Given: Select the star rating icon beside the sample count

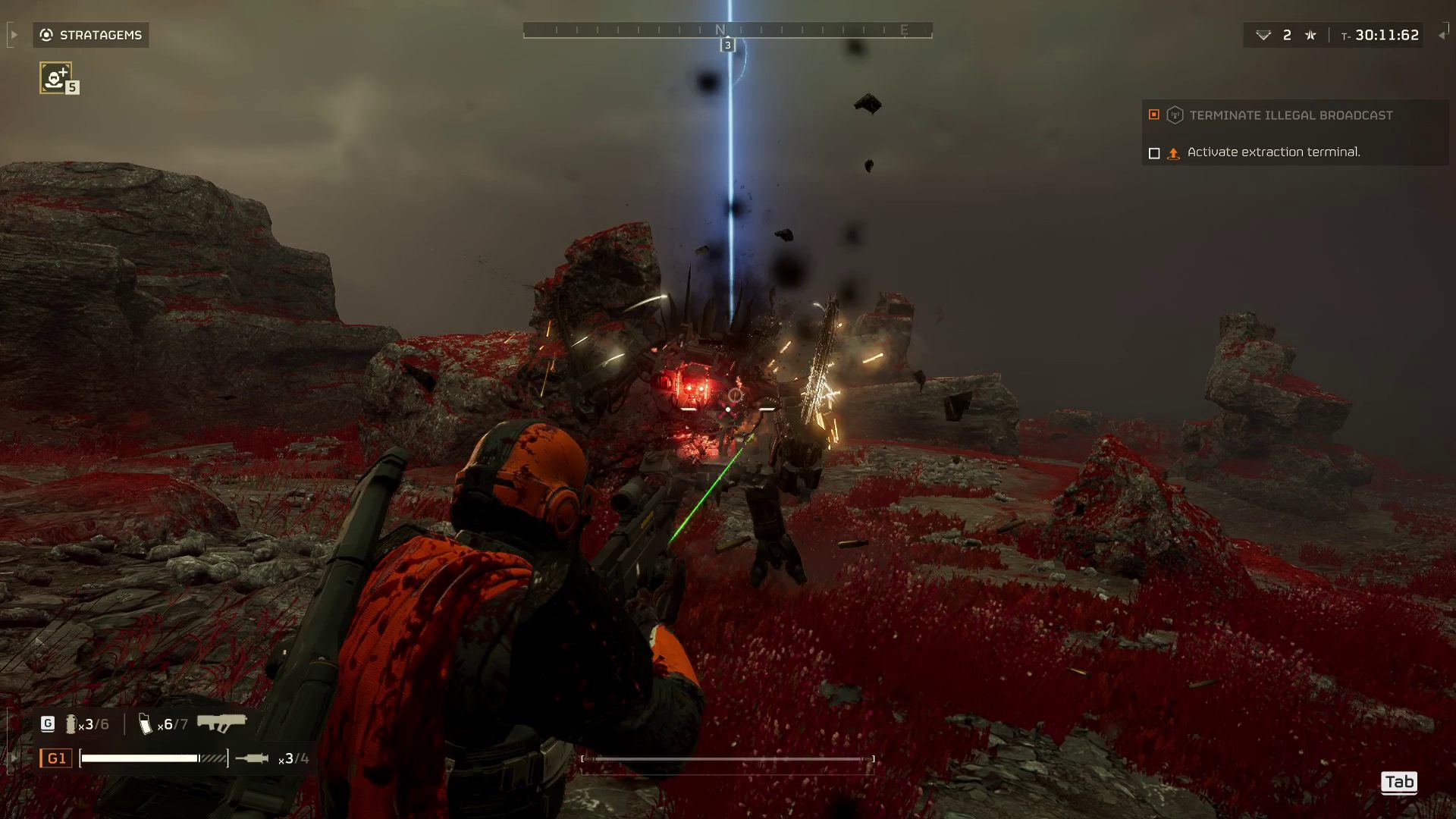Looking at the screenshot, I should coord(1310,35).
